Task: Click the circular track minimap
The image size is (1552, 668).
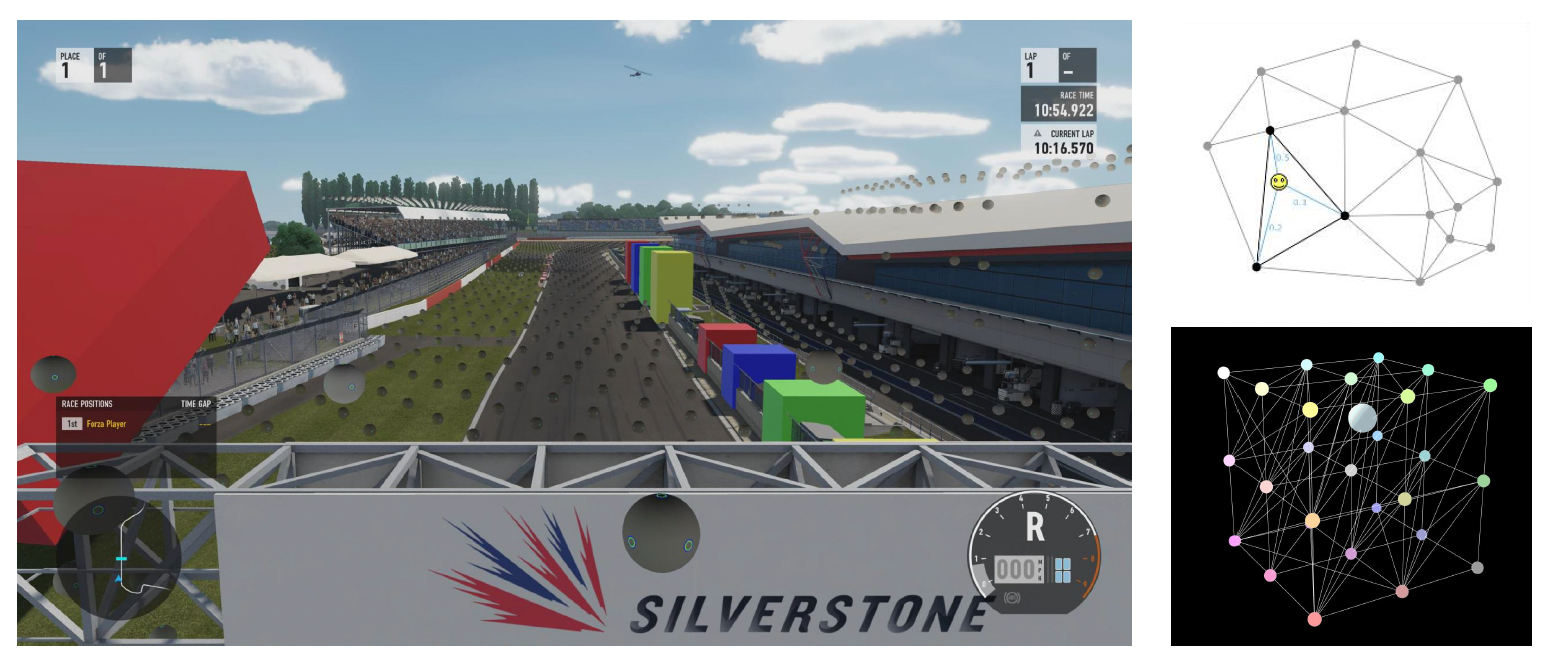Action: pyautogui.click(x=118, y=556)
